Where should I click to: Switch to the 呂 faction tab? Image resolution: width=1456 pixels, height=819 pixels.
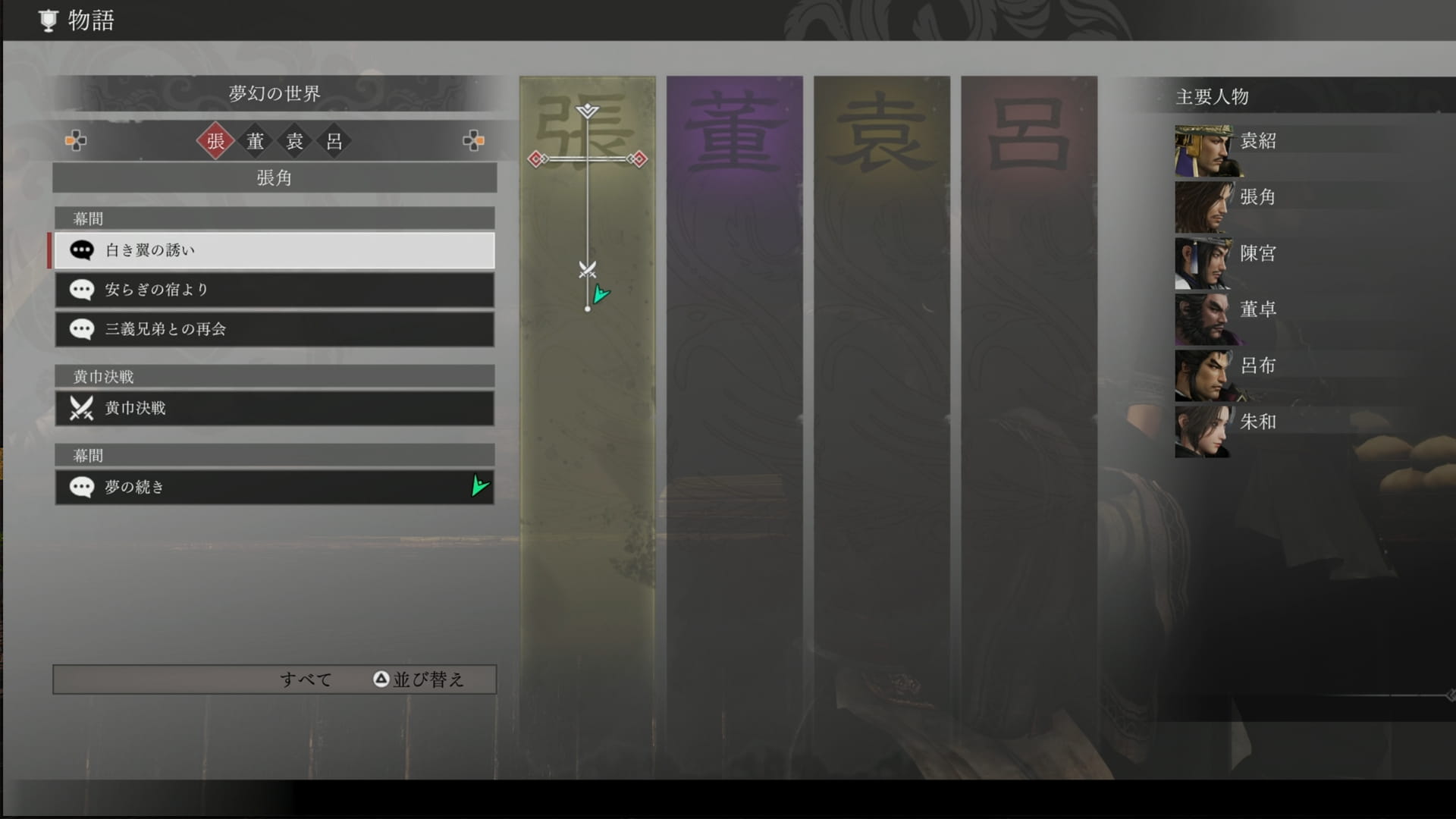point(334,141)
